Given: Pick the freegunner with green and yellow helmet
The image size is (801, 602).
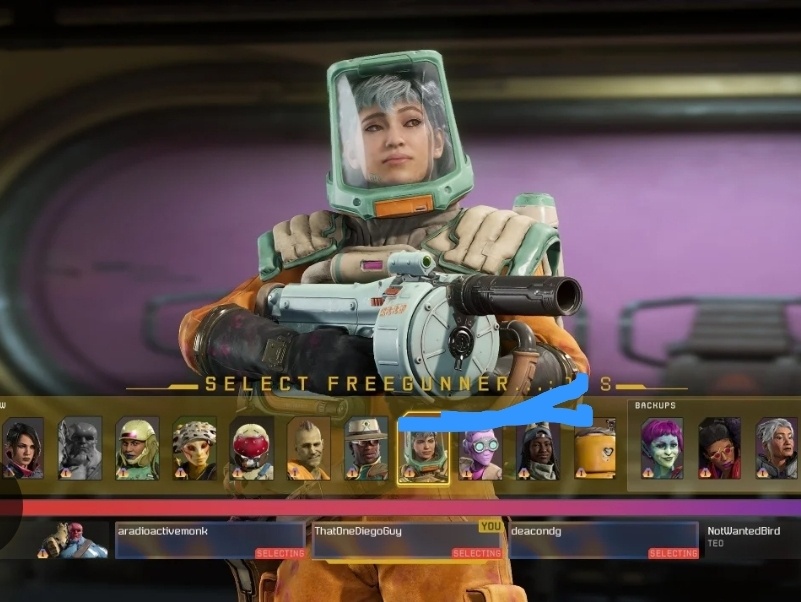Looking at the screenshot, I should pos(137,448).
